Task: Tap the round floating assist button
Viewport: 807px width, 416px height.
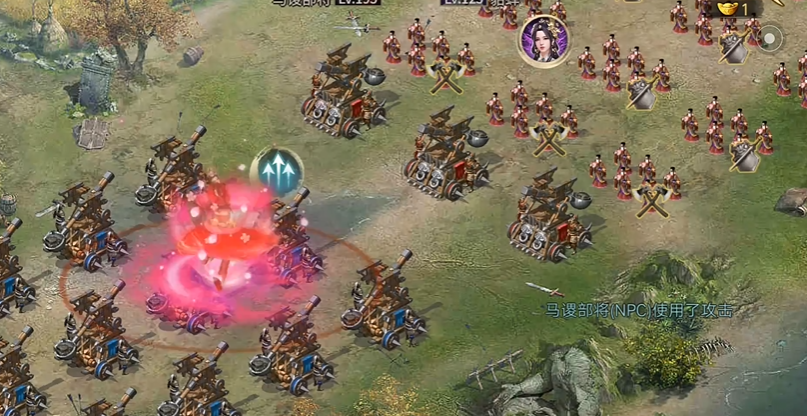Action: pyautogui.click(x=770, y=39)
